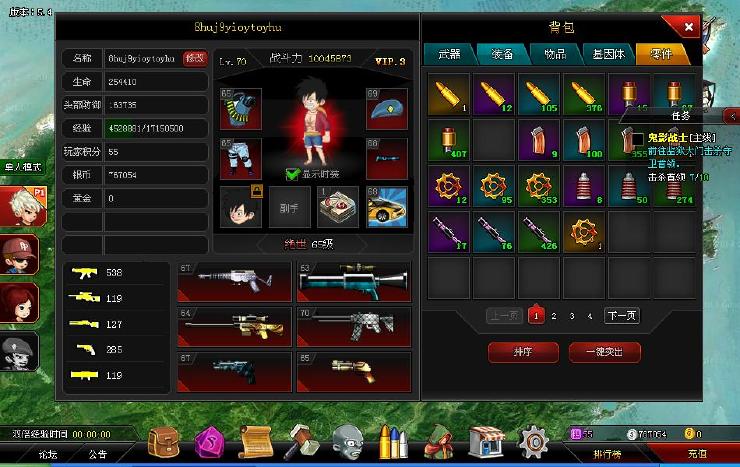Viewport: 740px width, 467px height.
Task: Select the yellow sports car slot
Action: tap(387, 206)
